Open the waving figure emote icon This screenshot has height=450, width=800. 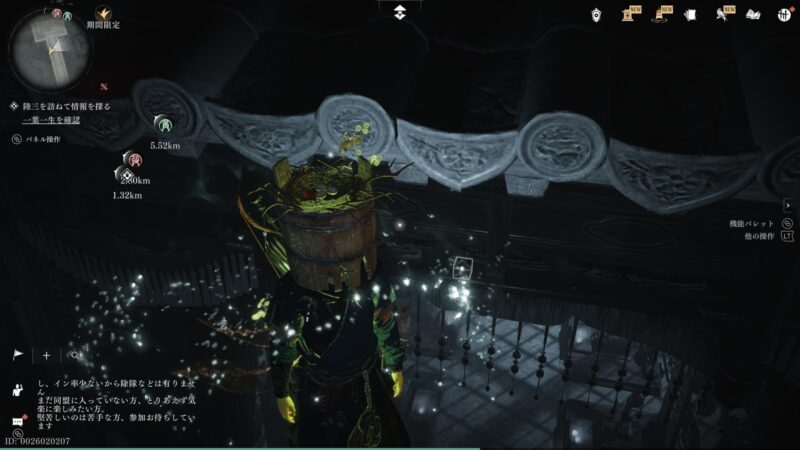pos(18,387)
